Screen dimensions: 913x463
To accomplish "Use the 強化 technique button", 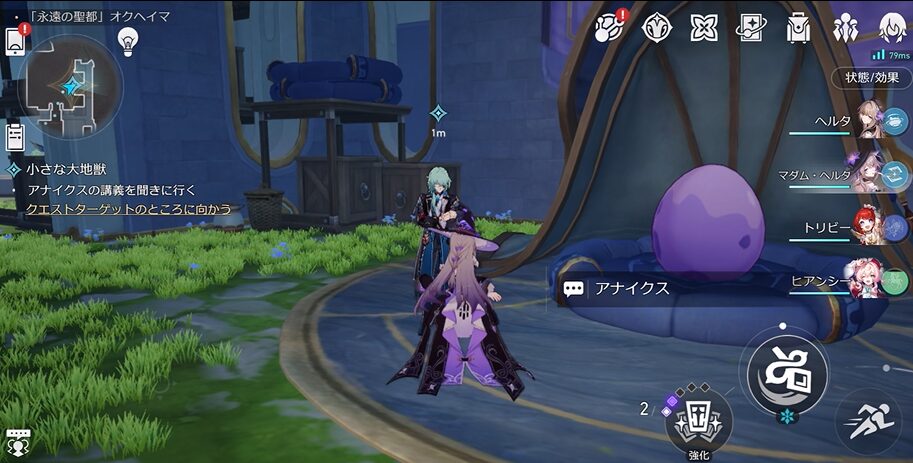I will (698, 416).
